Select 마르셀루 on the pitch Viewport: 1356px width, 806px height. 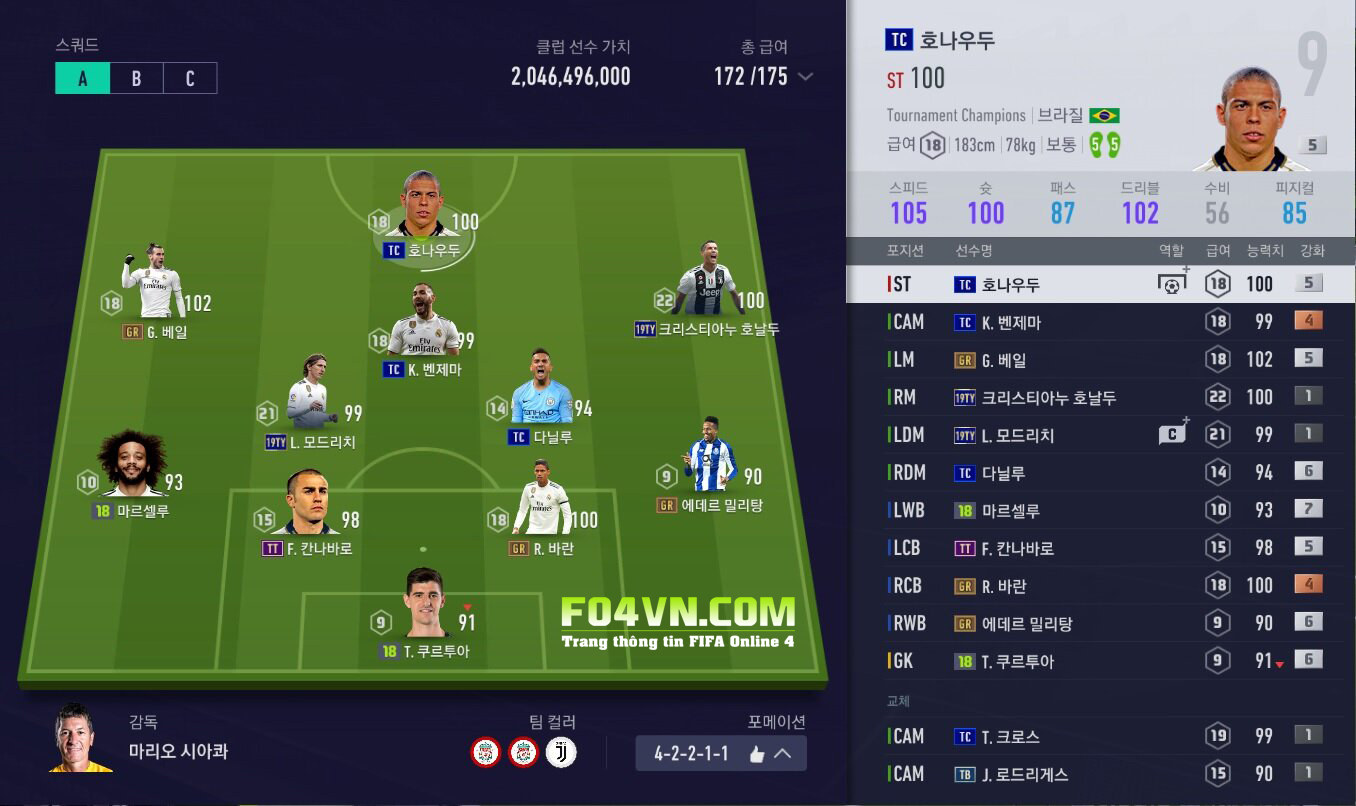pyautogui.click(x=131, y=468)
